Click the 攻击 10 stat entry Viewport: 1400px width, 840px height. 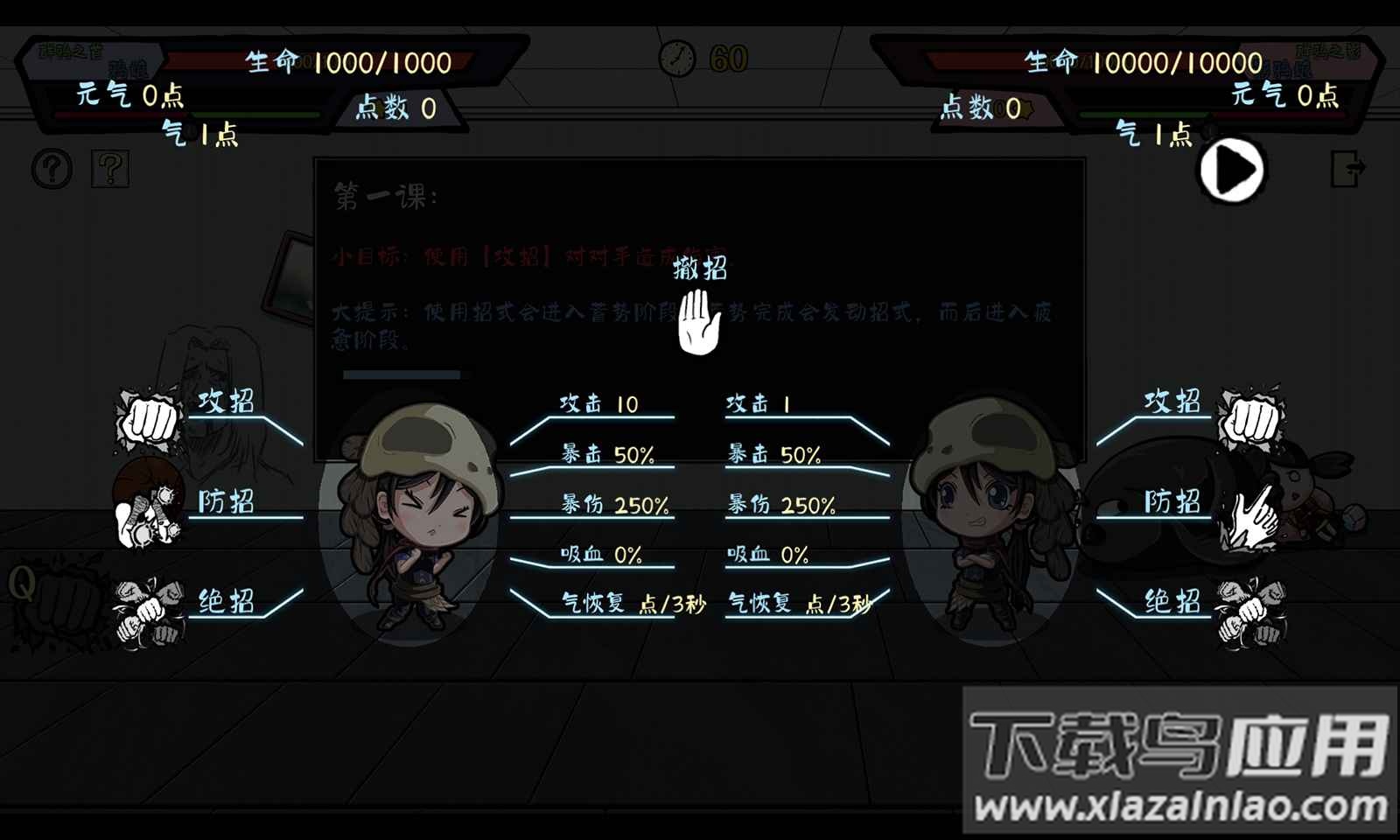(x=599, y=404)
